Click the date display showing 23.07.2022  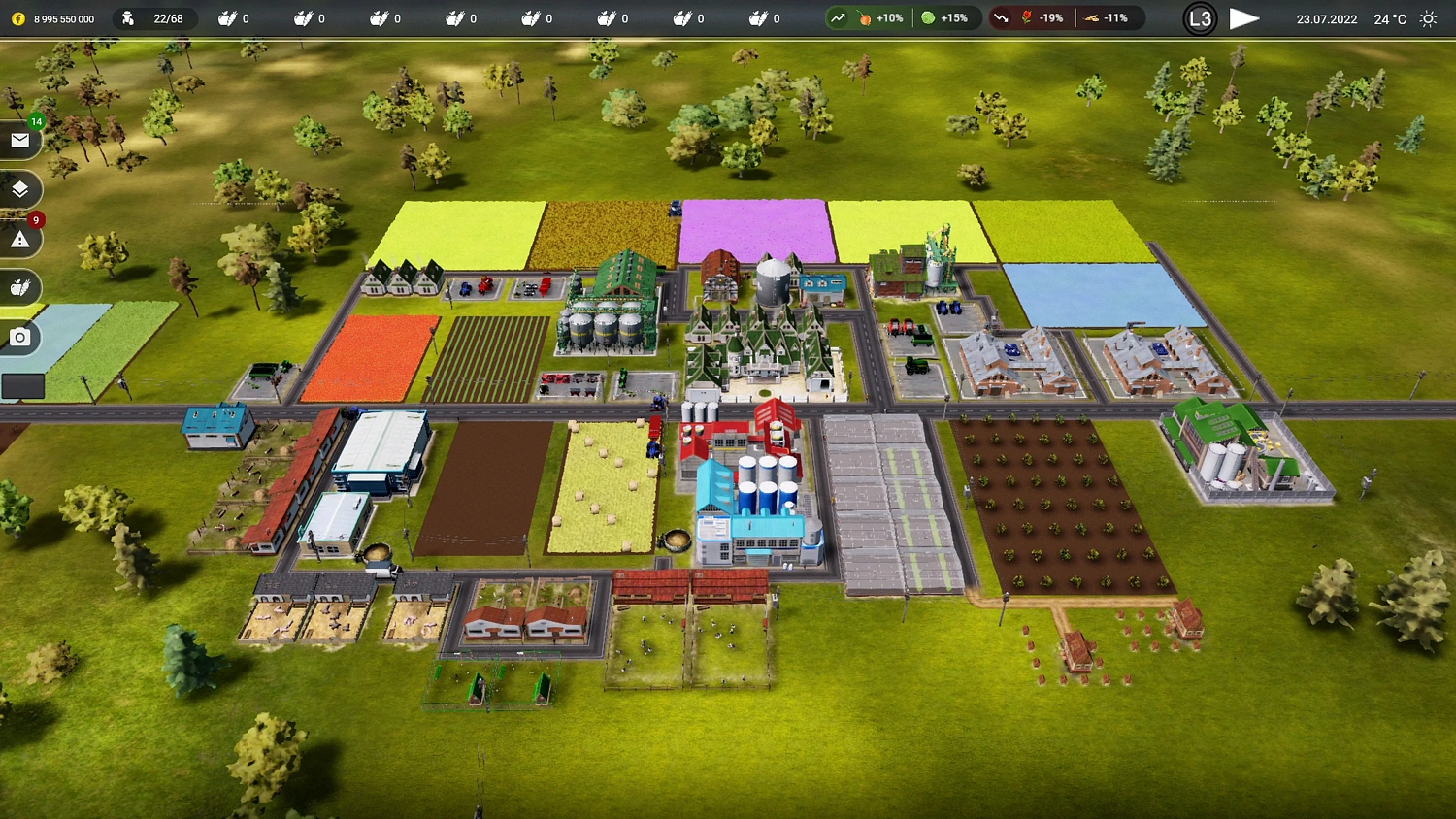[1326, 17]
